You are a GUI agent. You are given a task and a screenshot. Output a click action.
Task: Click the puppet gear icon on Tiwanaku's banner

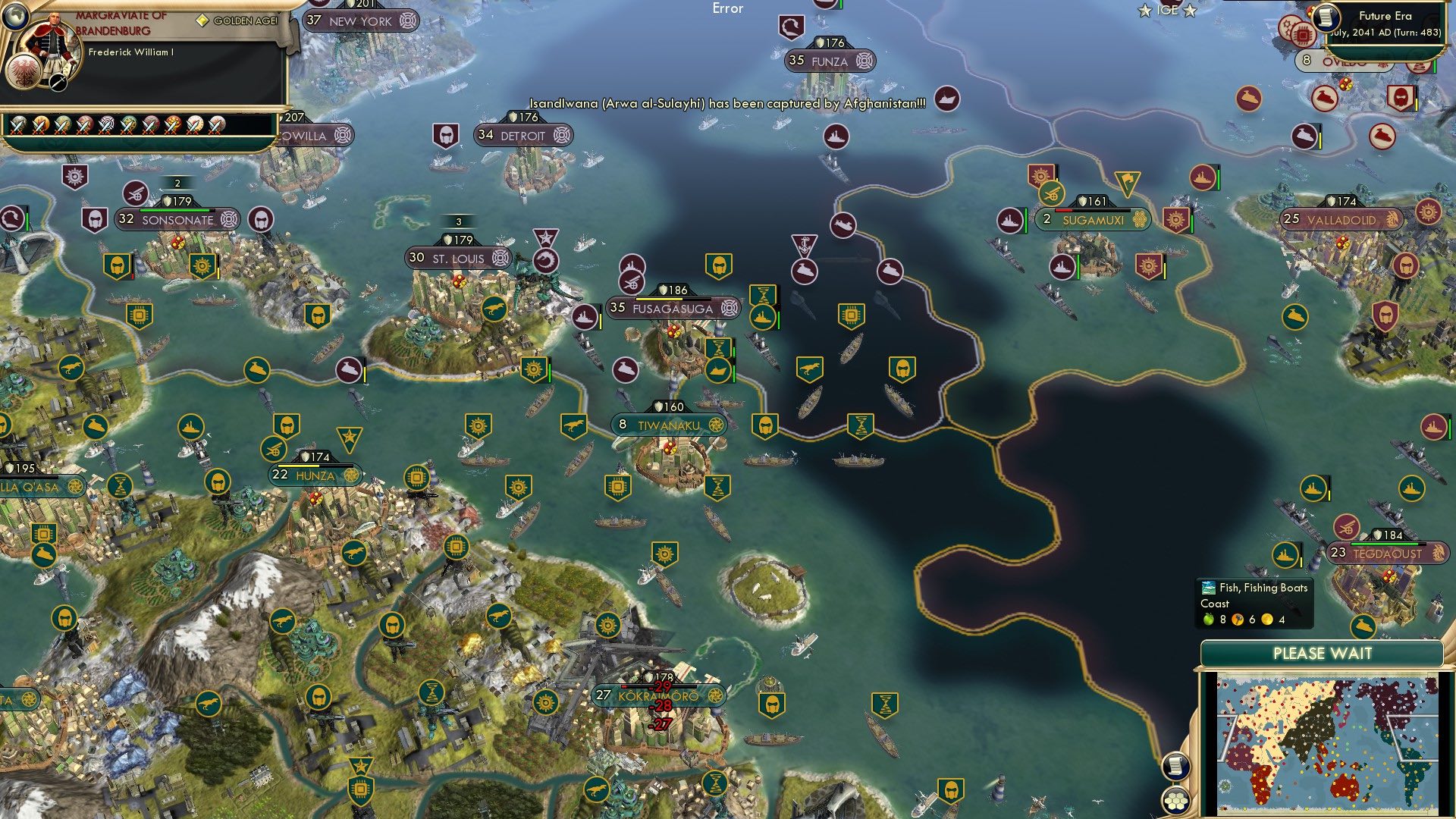[x=716, y=425]
